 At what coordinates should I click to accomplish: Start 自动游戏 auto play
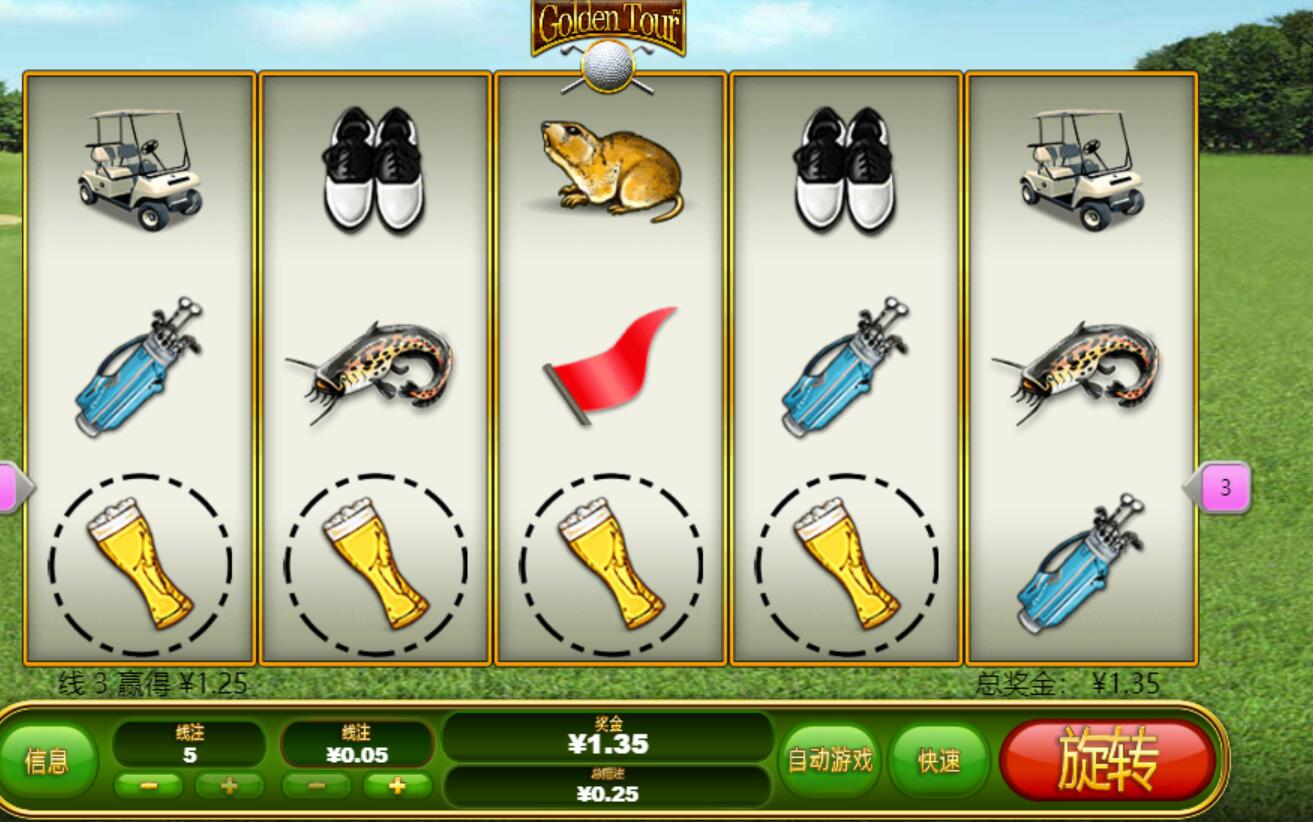tap(829, 761)
